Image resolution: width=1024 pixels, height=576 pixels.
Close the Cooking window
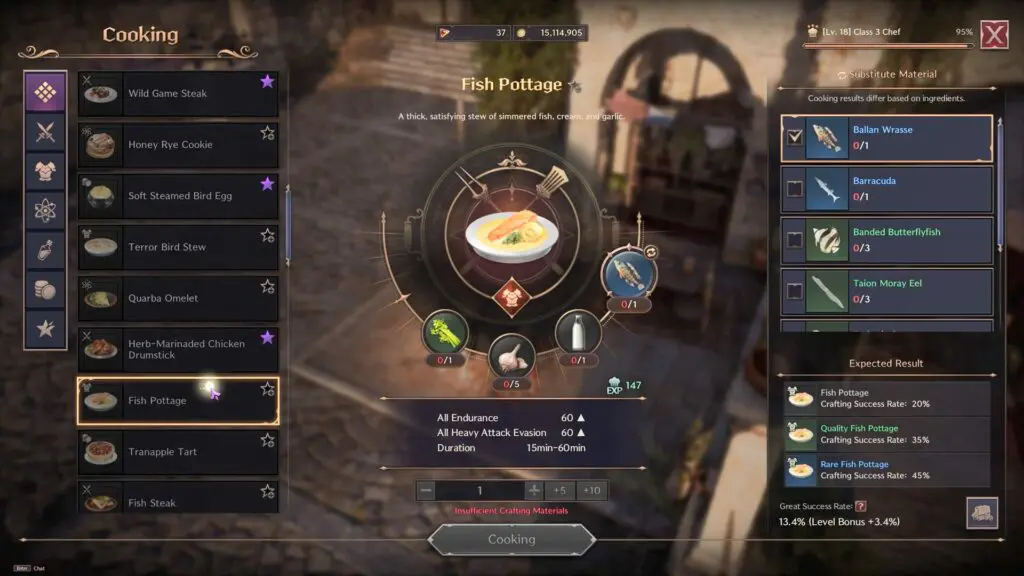point(993,34)
